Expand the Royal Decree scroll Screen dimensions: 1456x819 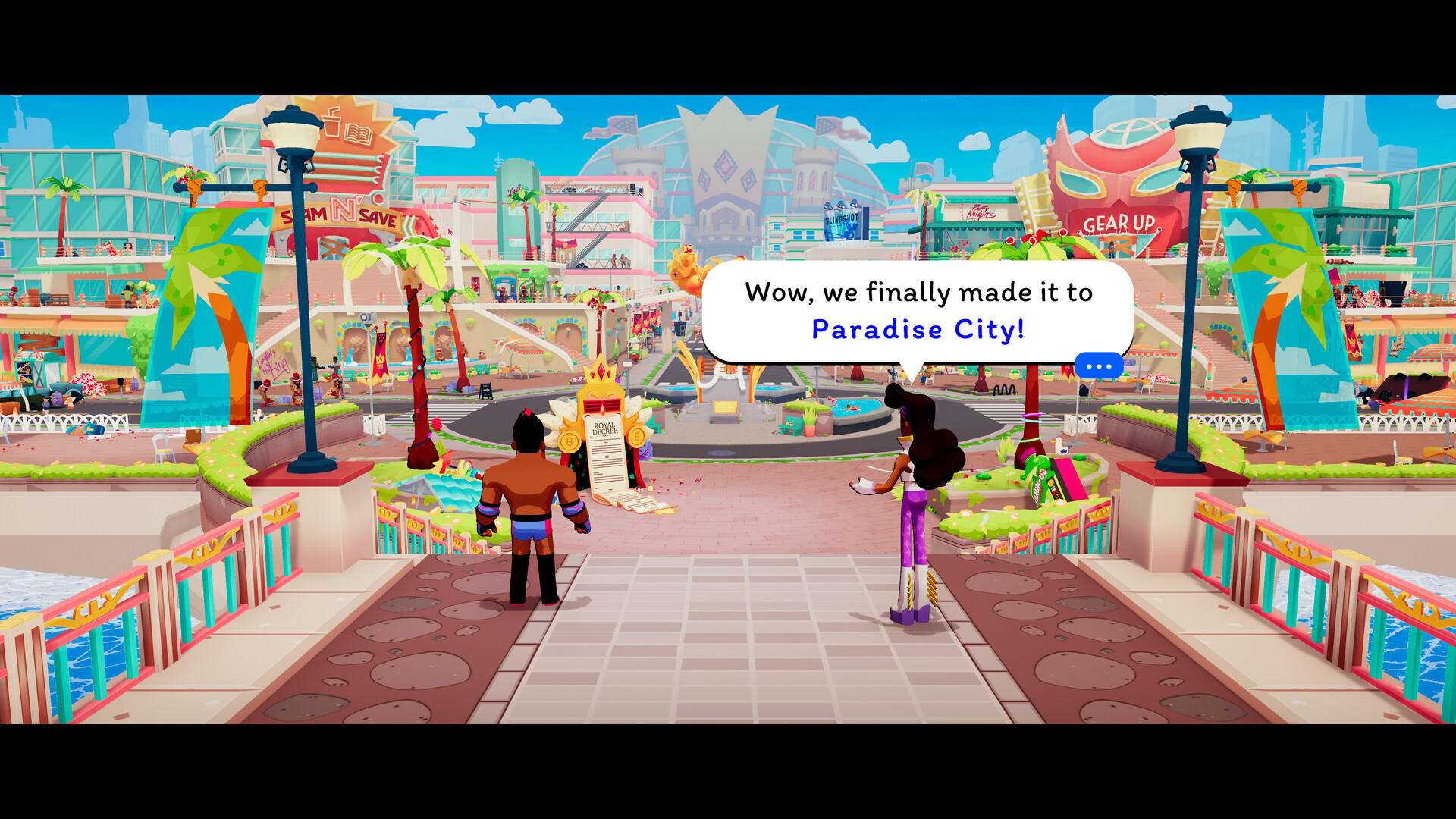tap(607, 455)
